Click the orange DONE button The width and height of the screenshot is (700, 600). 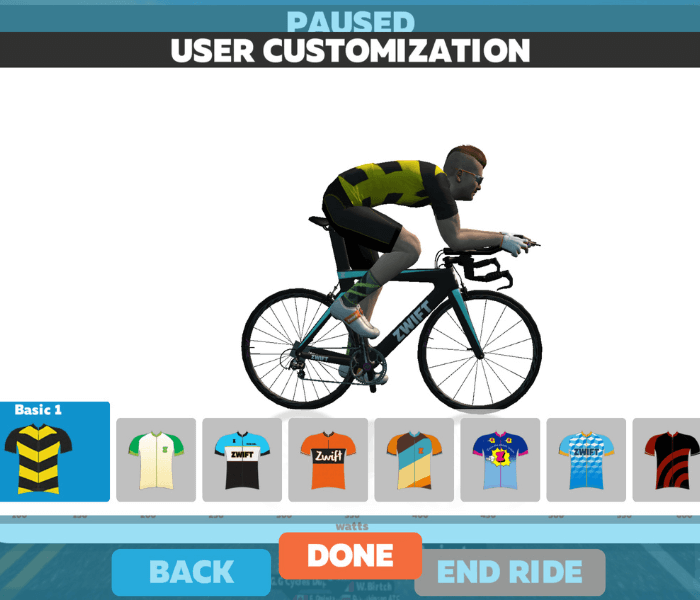tap(350, 555)
